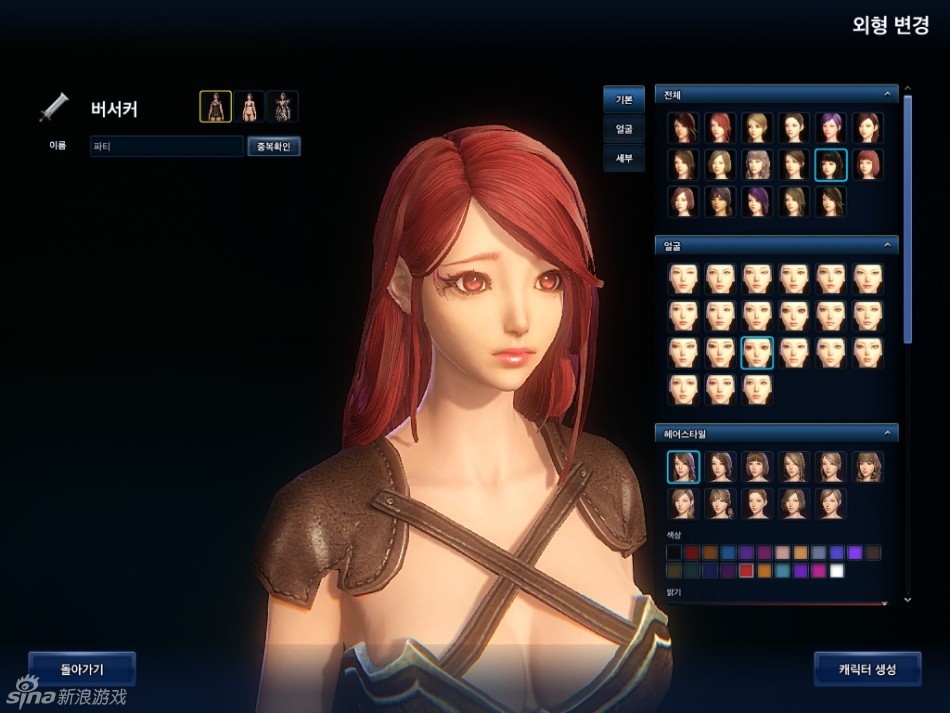Select the 기본 basic tab
Screen dimensions: 950x713
623,100
